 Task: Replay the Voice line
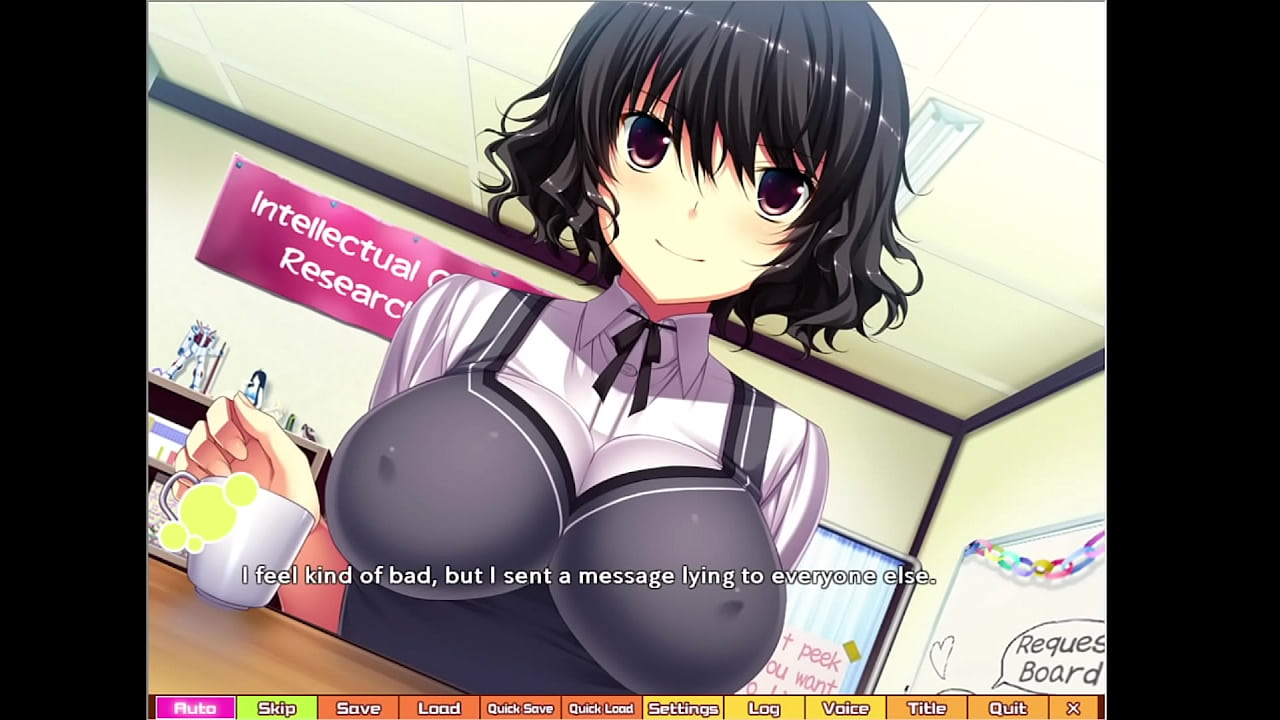[x=845, y=708]
